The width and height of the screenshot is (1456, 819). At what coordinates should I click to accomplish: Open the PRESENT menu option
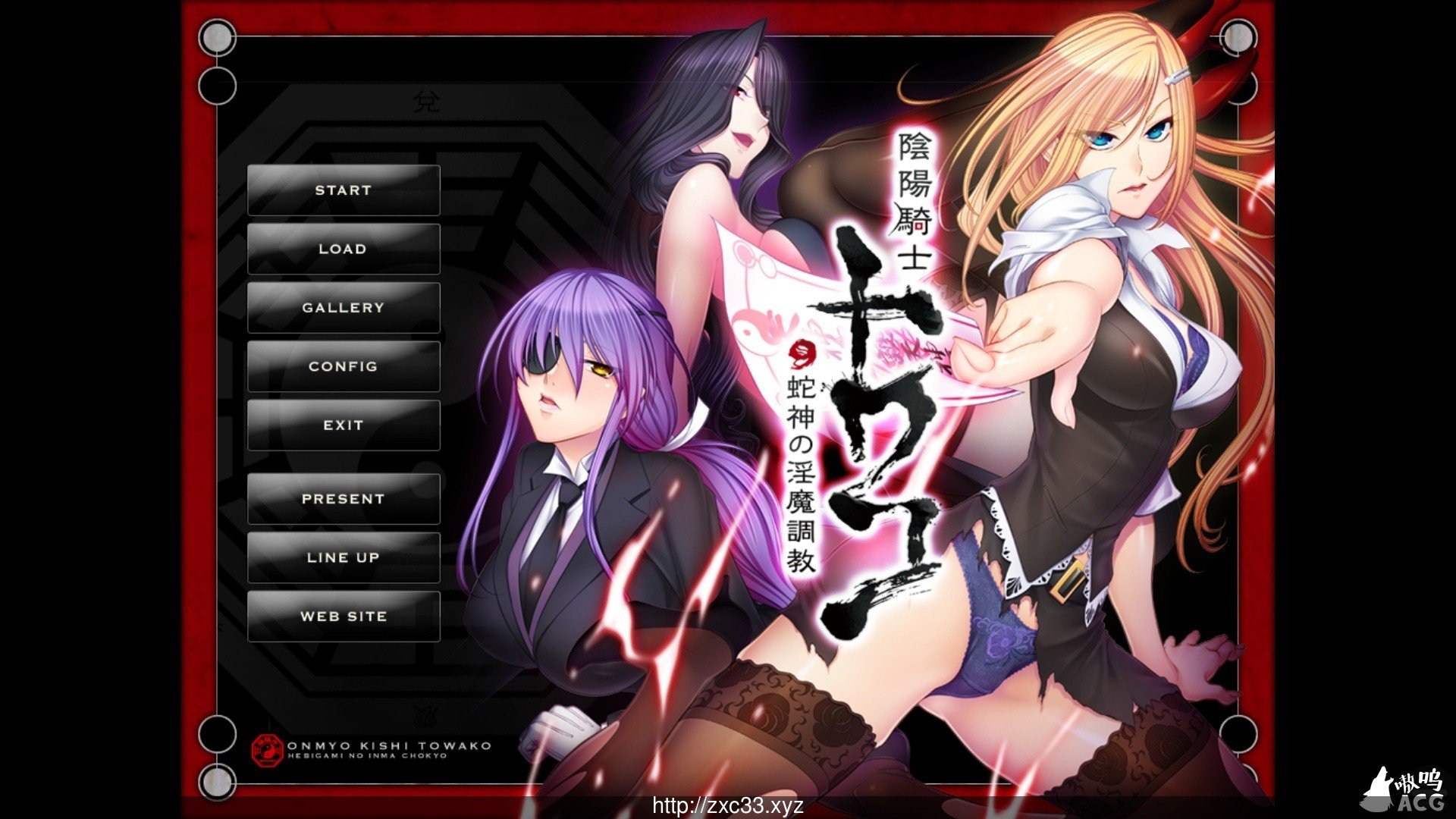[344, 499]
